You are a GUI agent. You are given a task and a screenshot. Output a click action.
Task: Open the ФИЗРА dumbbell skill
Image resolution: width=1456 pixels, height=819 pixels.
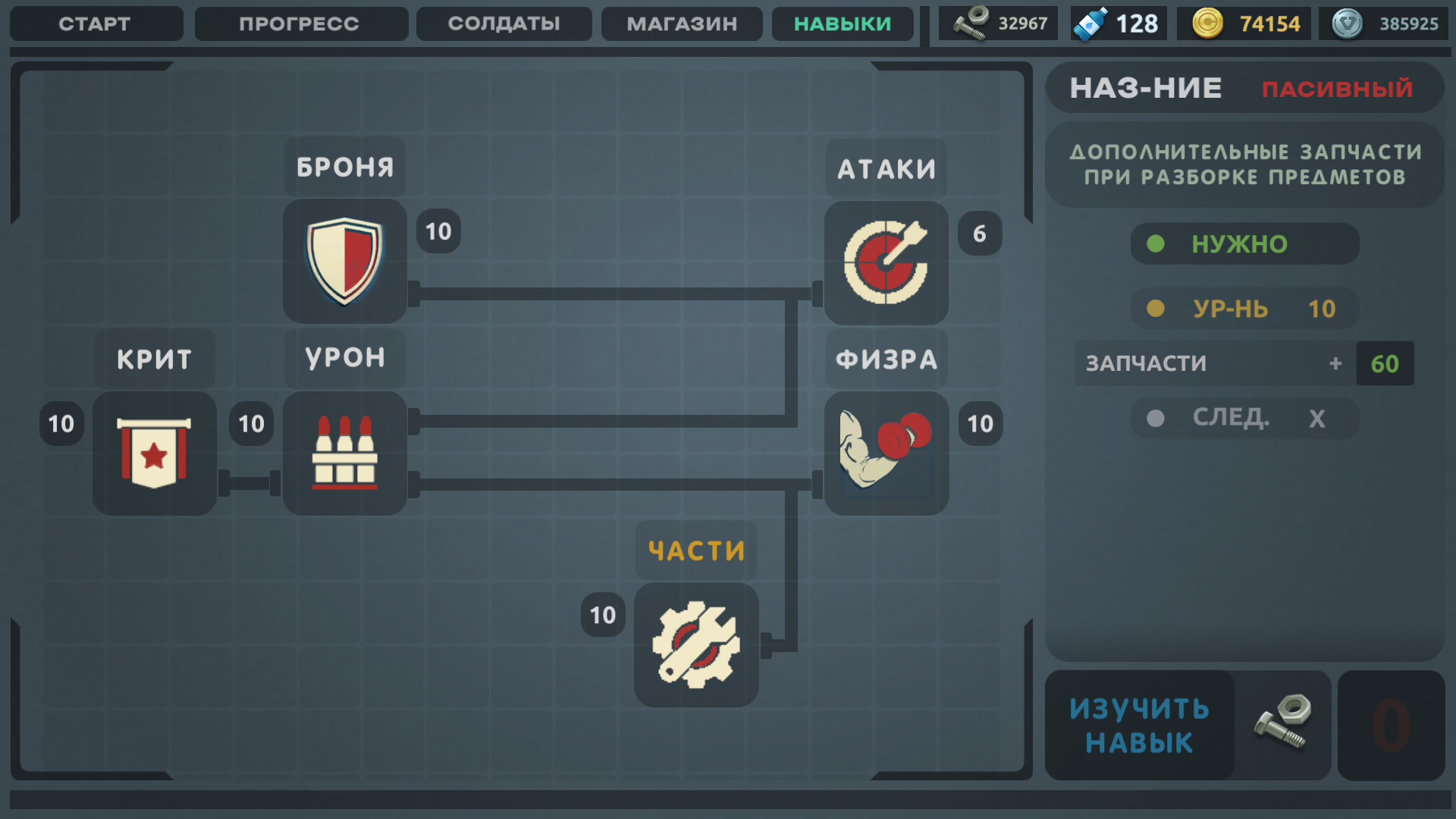tap(885, 453)
